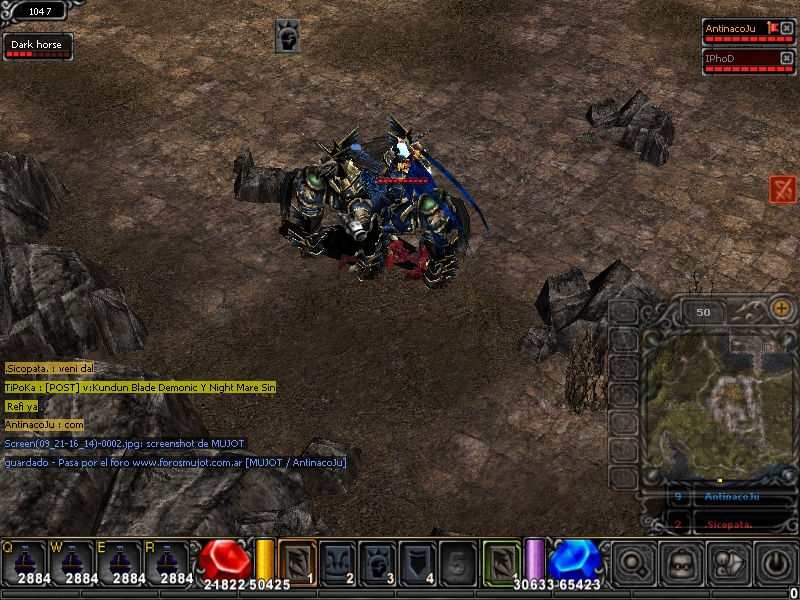This screenshot has width=800, height=600.
Task: Activate skill slot 4 on the hotbar
Action: point(417,561)
